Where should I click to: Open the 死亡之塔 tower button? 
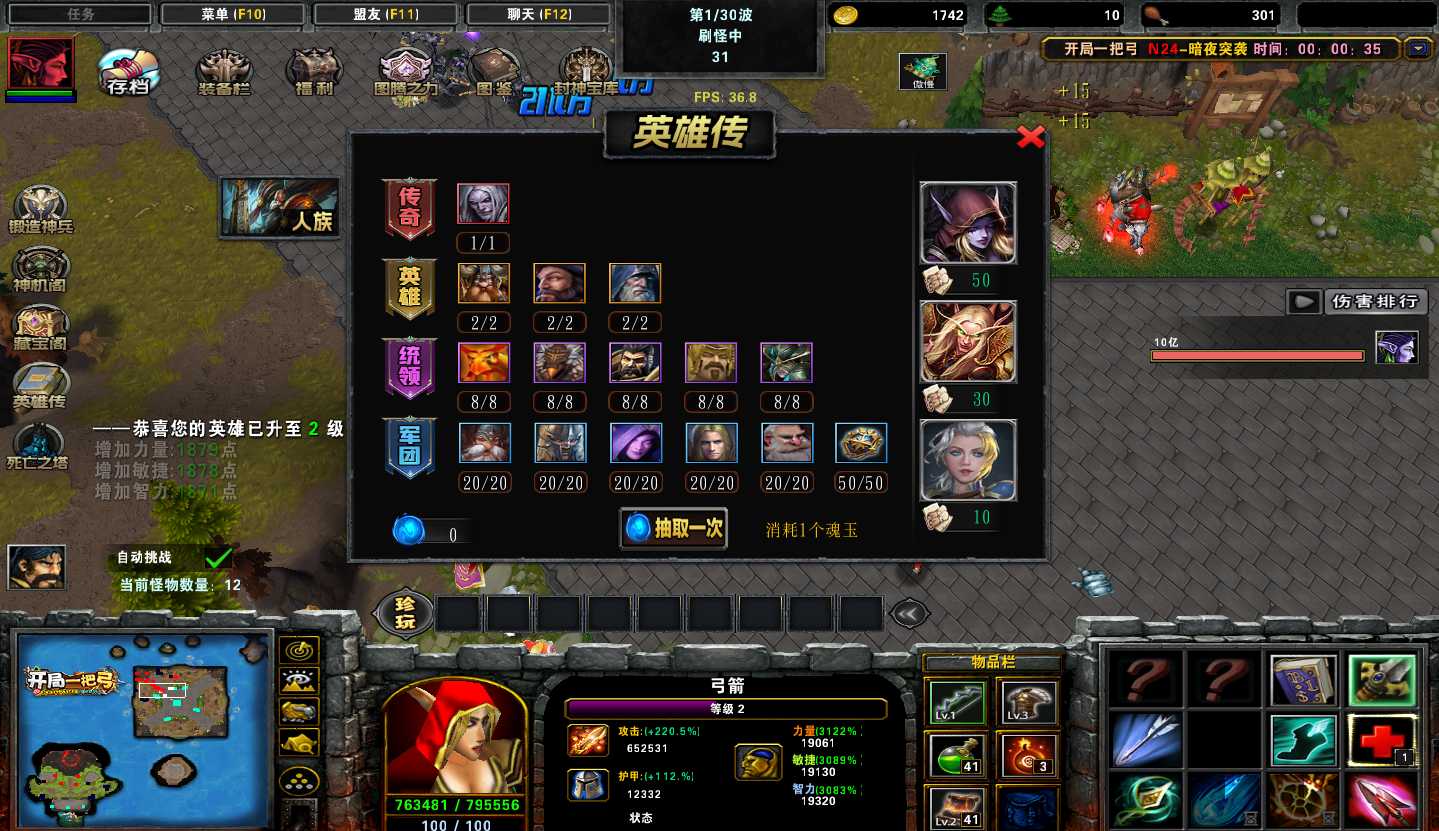[41, 446]
